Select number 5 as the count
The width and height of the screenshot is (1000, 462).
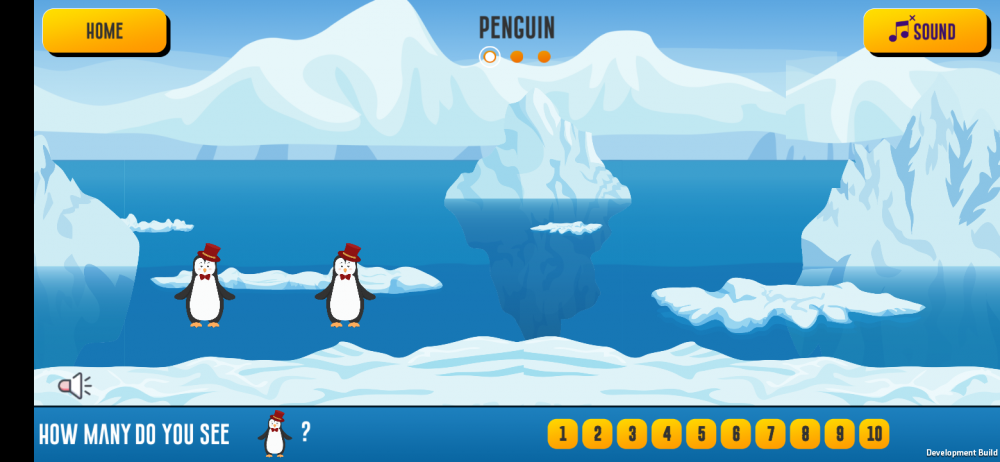point(701,434)
